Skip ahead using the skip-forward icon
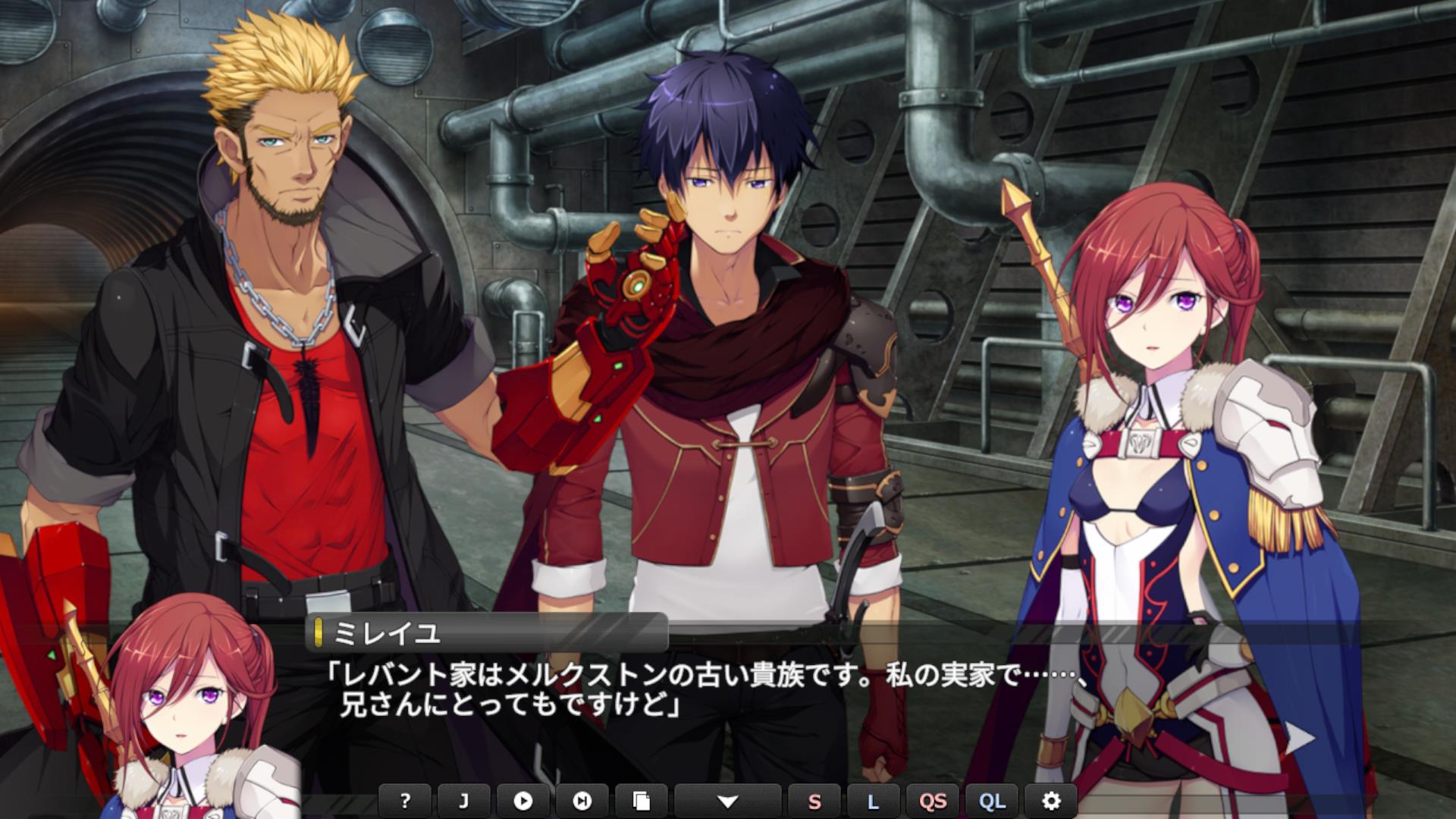 [582, 801]
